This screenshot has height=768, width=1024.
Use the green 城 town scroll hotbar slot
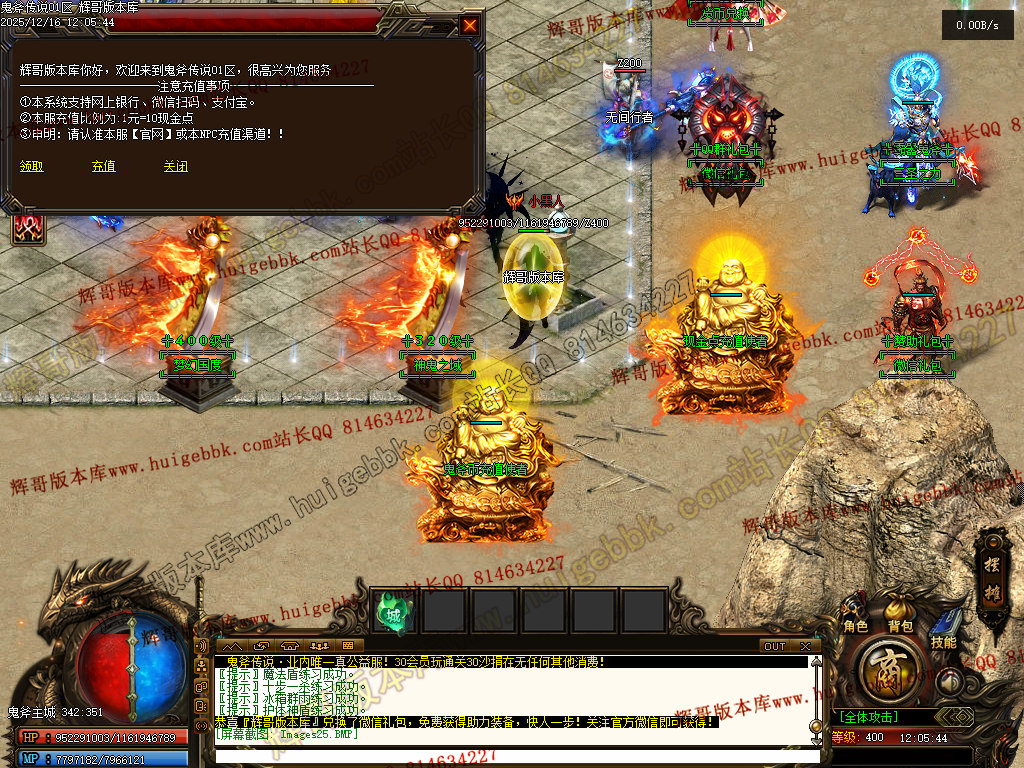coord(394,613)
